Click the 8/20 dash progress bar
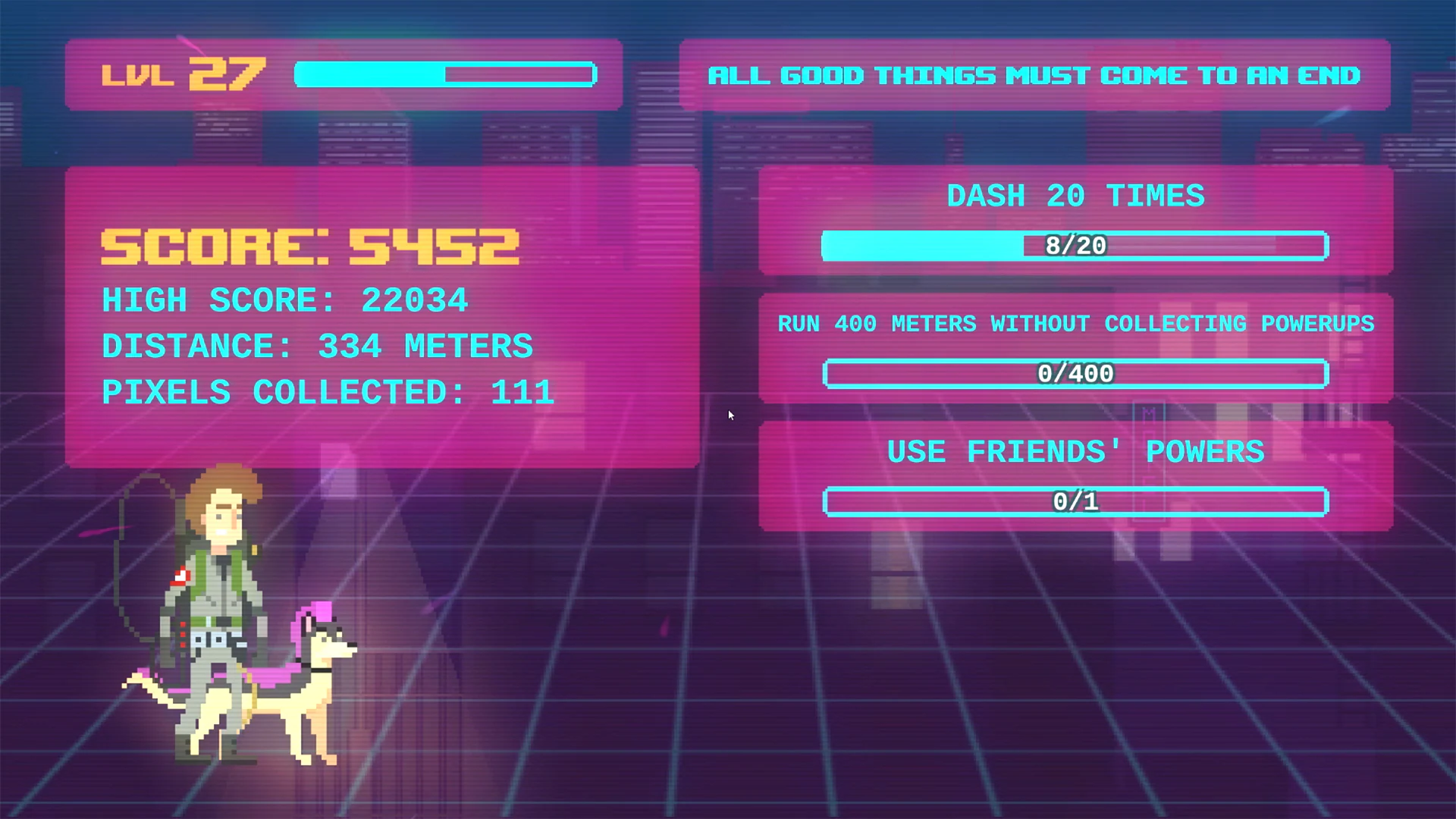The height and width of the screenshot is (819, 1456). click(1074, 246)
